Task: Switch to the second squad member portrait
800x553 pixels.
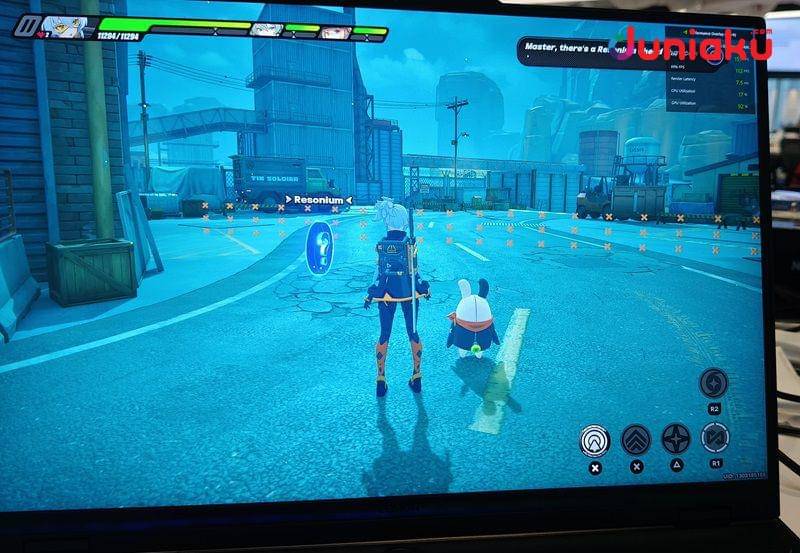Action: 266,29
